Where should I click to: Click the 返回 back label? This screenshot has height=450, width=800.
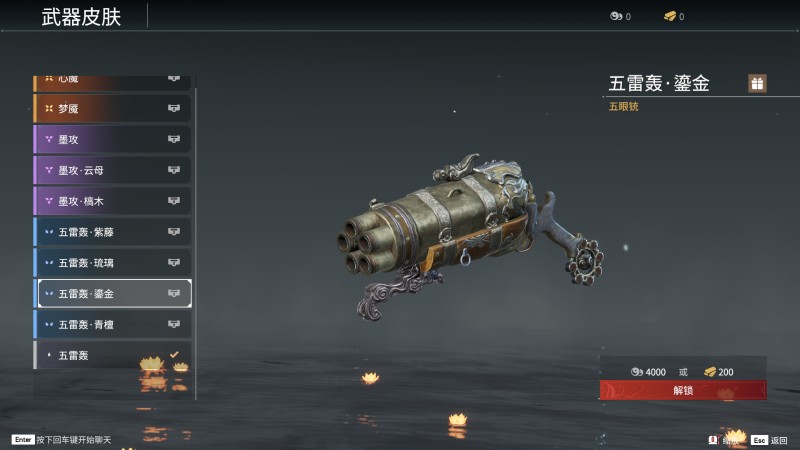[779, 439]
